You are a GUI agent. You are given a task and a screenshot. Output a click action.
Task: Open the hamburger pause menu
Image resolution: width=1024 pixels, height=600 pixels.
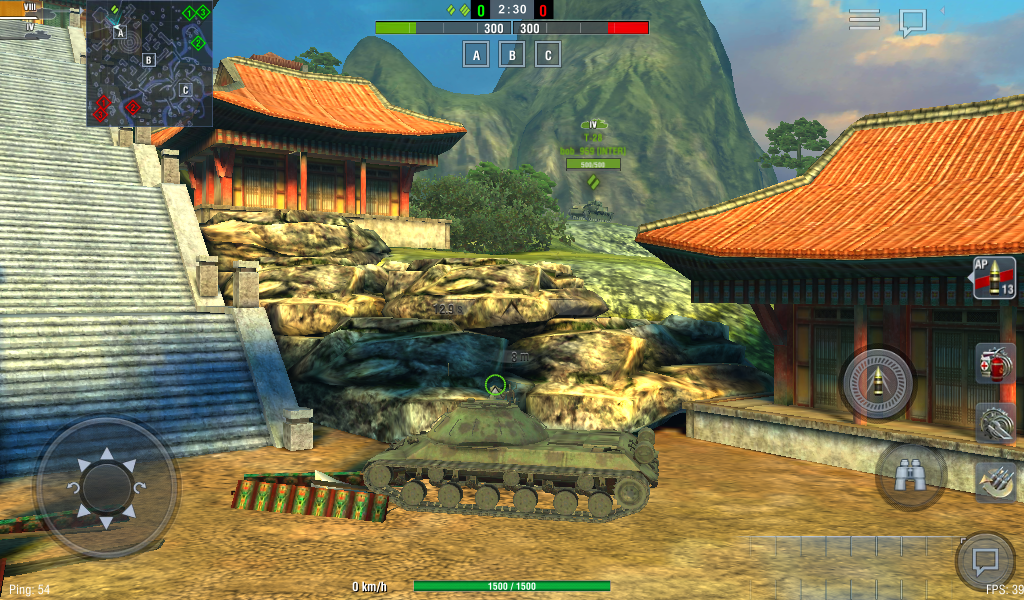(864, 20)
